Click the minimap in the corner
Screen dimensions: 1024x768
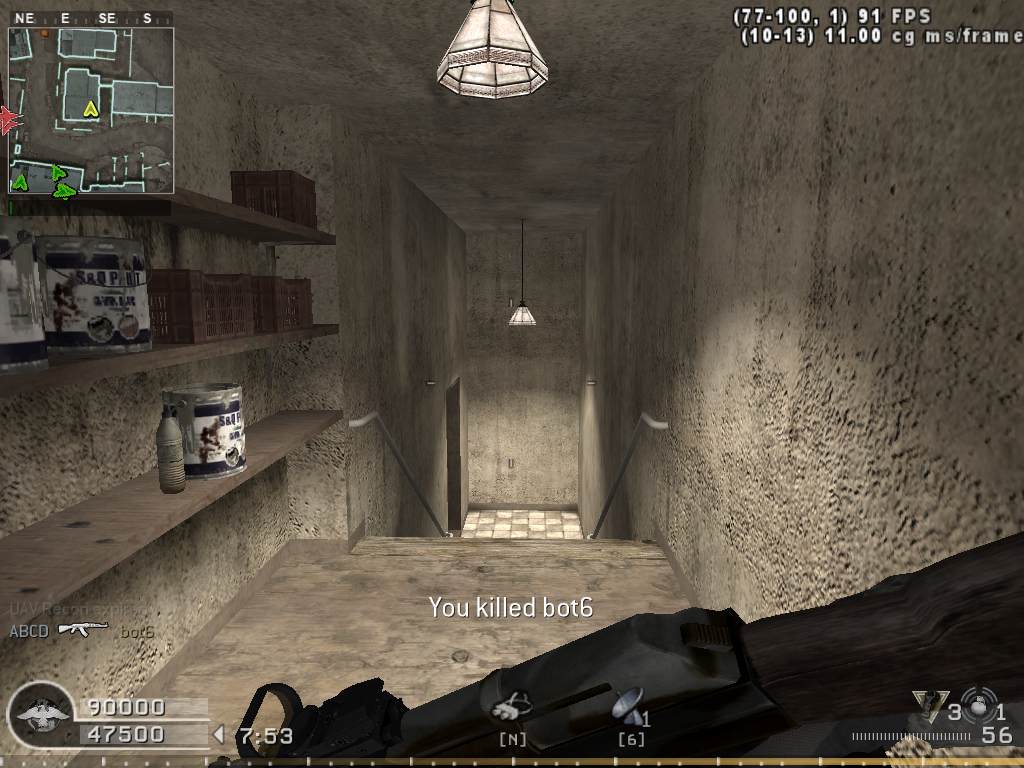point(91,110)
